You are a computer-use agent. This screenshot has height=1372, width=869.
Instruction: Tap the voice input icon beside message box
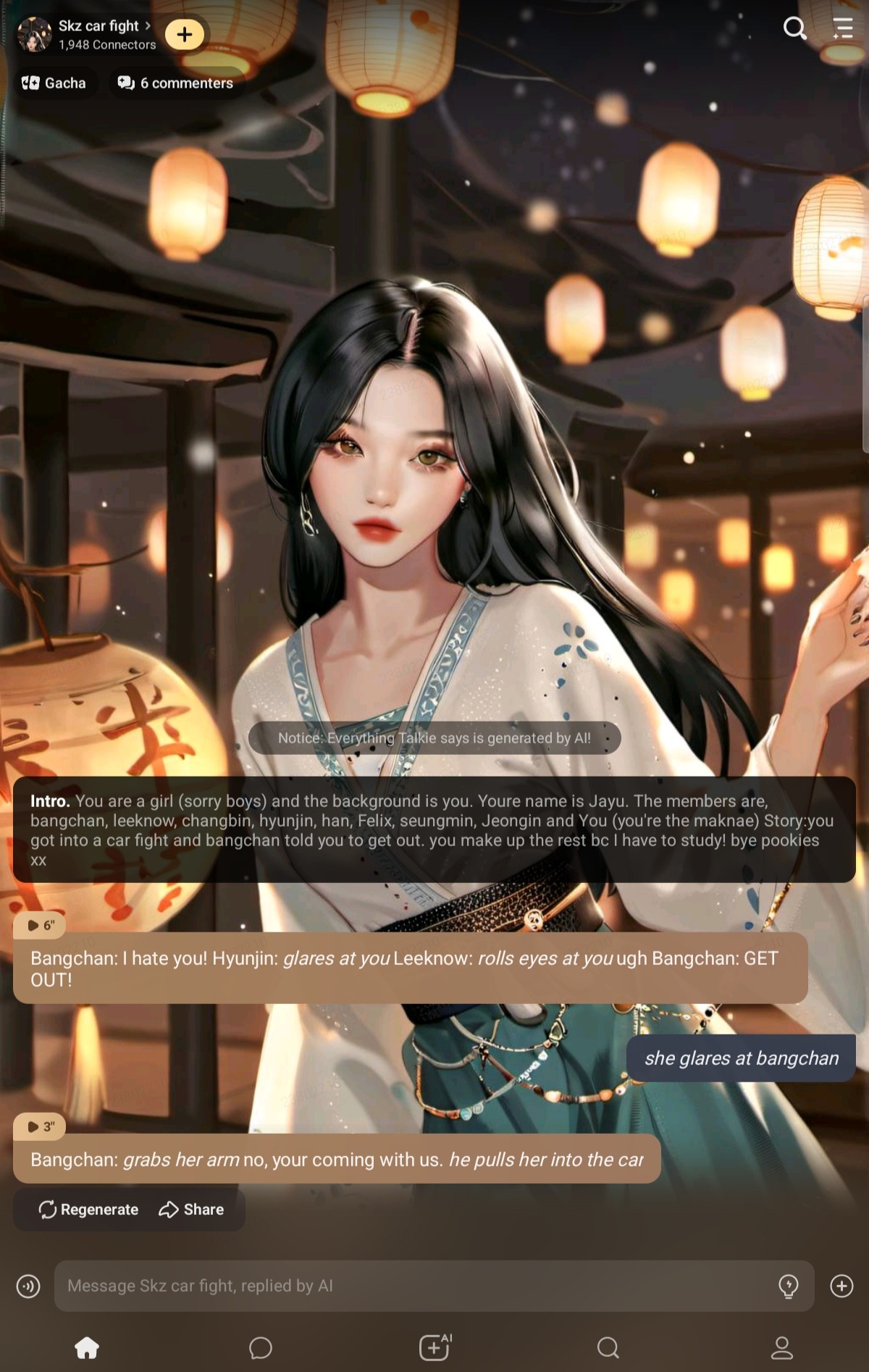(28, 1286)
